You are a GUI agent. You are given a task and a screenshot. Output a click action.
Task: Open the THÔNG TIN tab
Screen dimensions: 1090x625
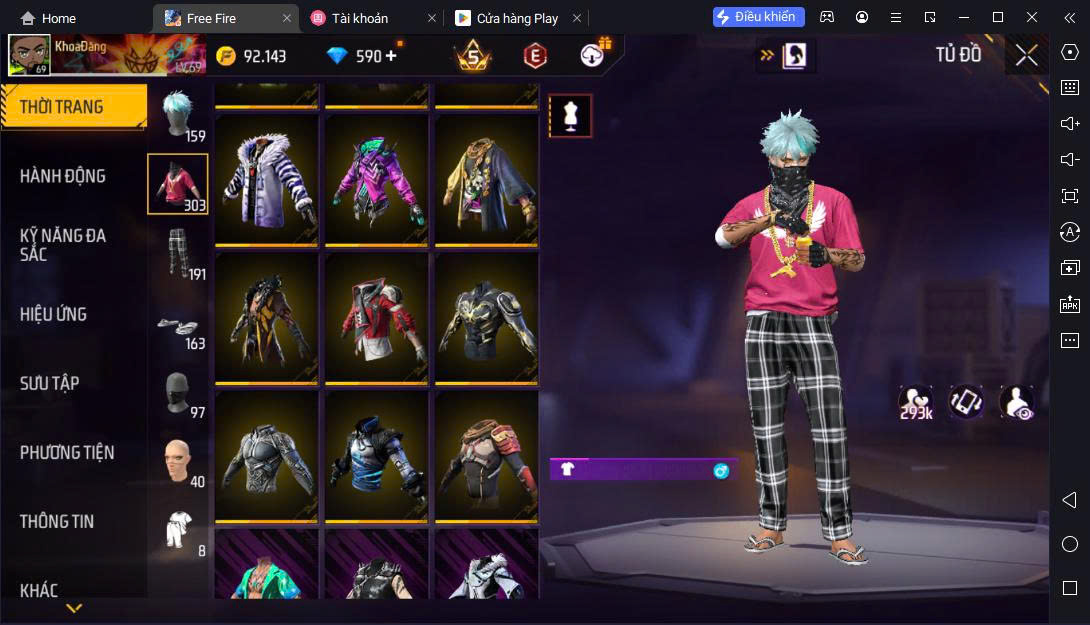57,521
